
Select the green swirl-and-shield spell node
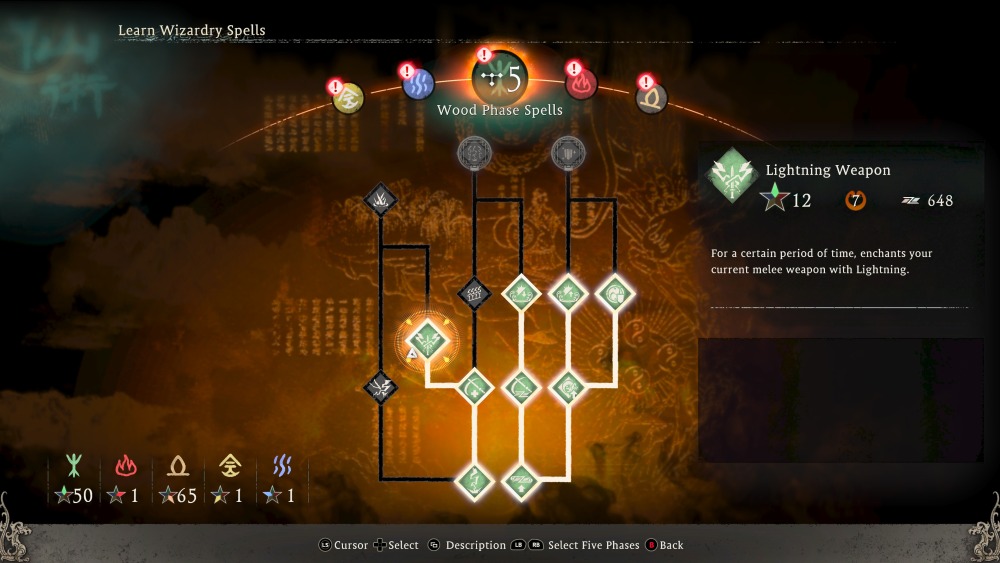(x=615, y=293)
